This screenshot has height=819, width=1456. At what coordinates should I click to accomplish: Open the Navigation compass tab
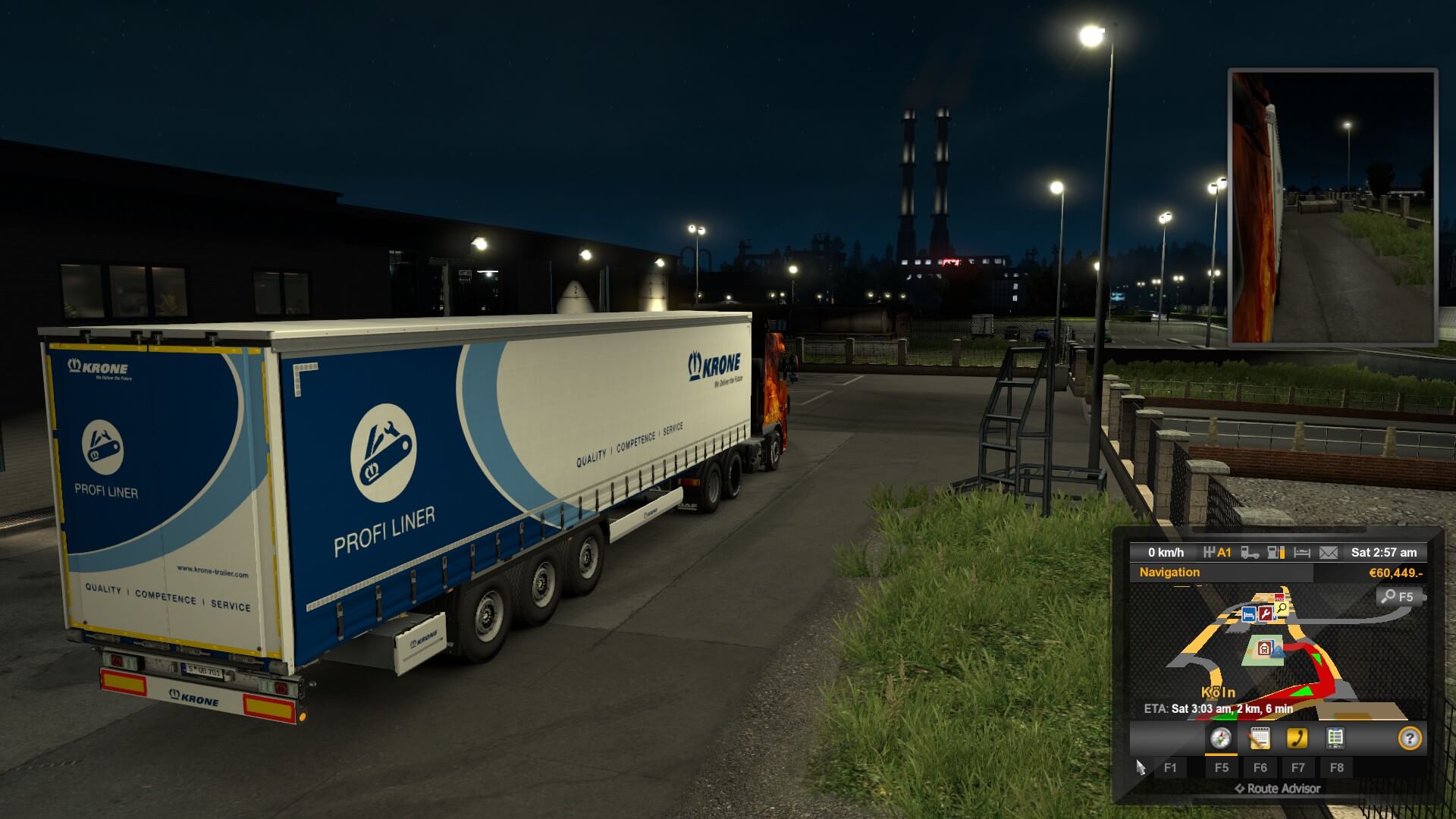pyautogui.click(x=1220, y=738)
